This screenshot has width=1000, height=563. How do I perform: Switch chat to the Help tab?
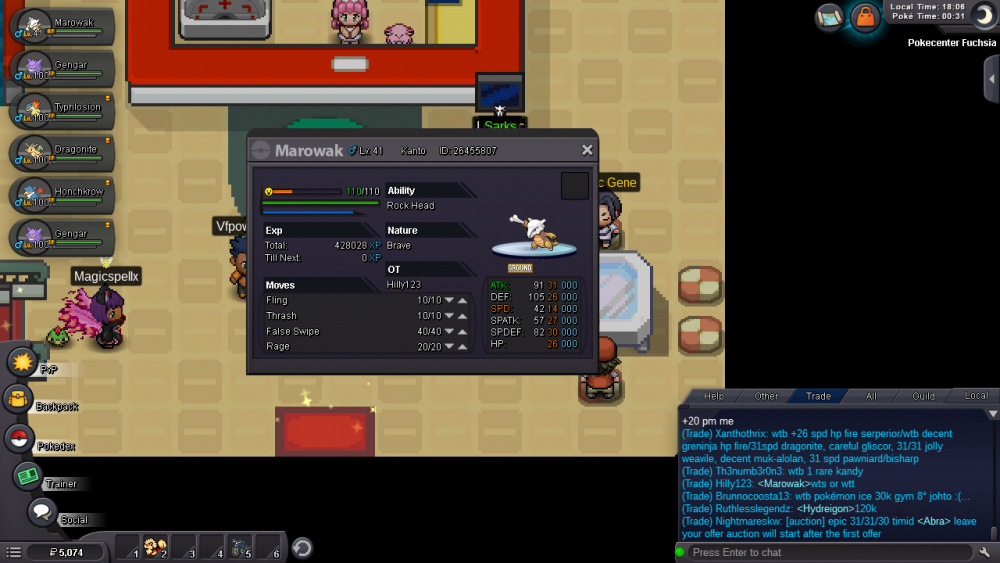pyautogui.click(x=714, y=396)
